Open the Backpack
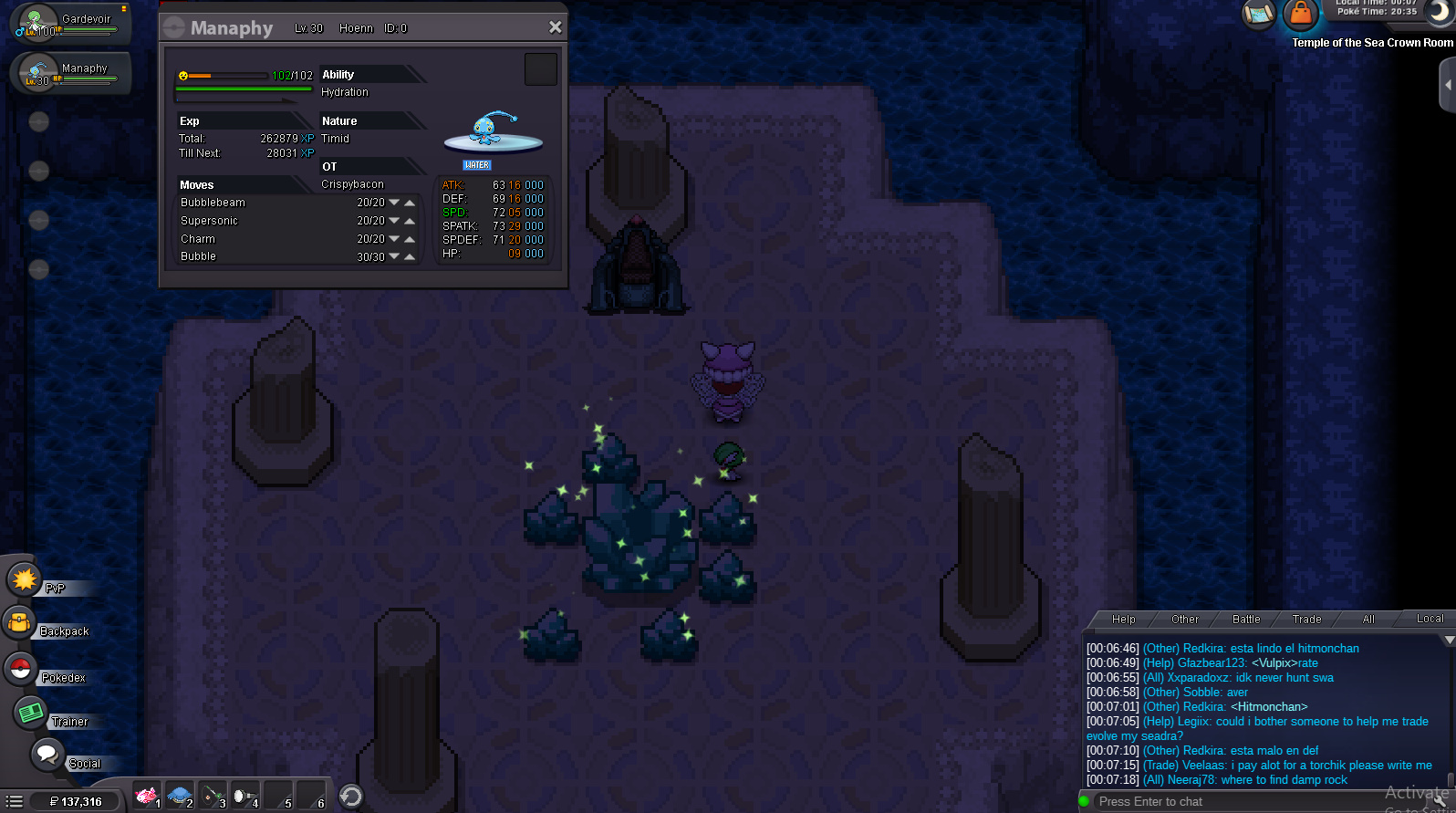The height and width of the screenshot is (813, 1456). coord(20,624)
